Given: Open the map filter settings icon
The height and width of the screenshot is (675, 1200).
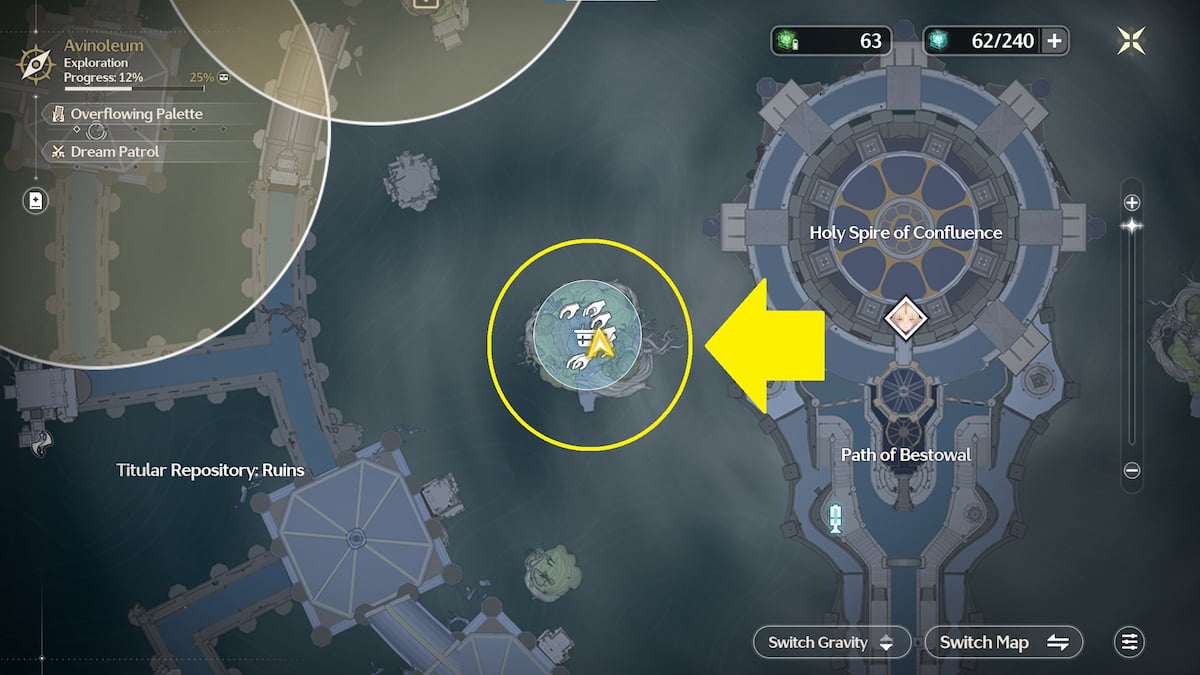Looking at the screenshot, I should tap(1130, 642).
